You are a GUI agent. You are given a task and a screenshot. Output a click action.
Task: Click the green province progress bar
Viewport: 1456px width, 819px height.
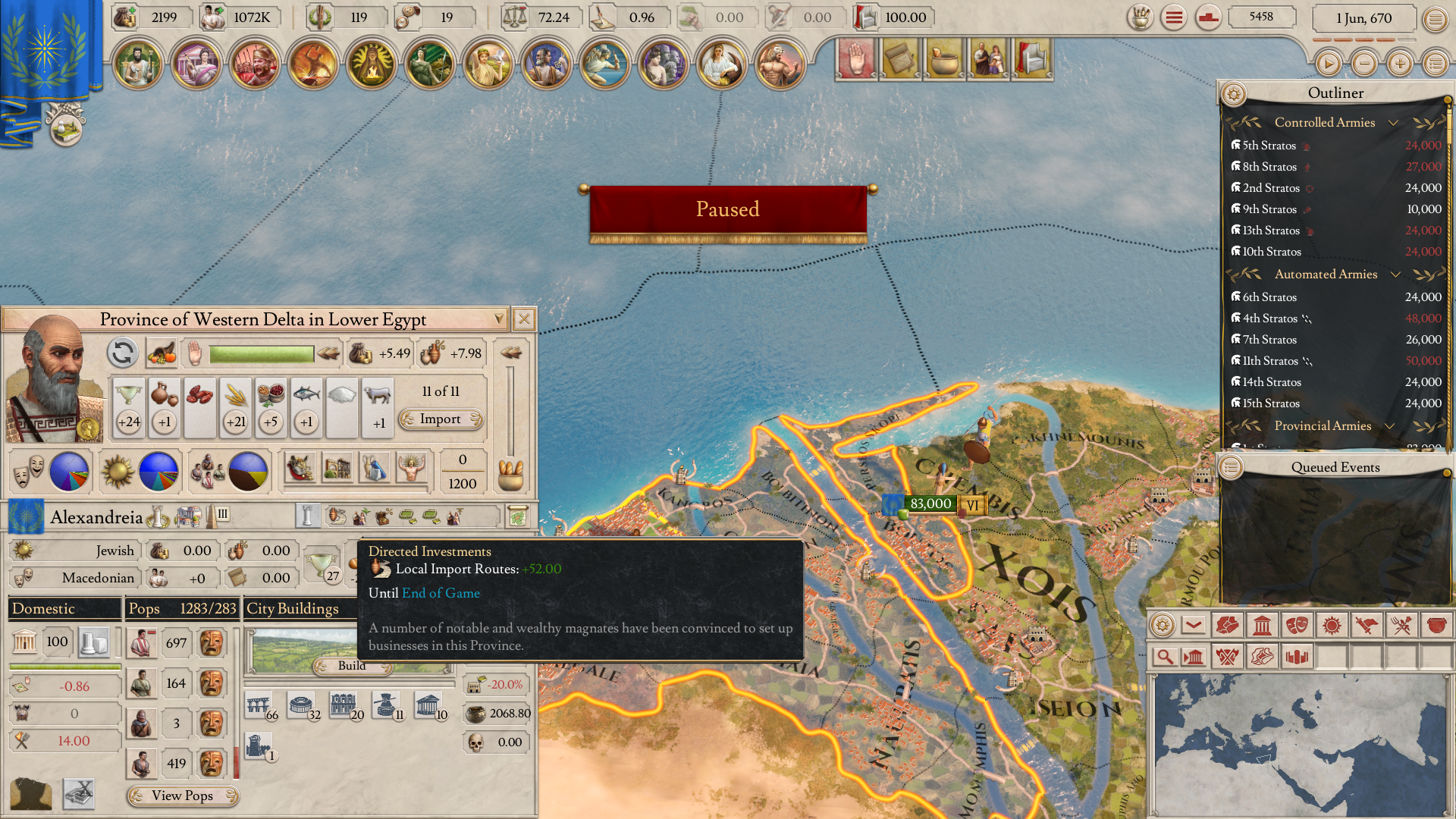pyautogui.click(x=260, y=353)
